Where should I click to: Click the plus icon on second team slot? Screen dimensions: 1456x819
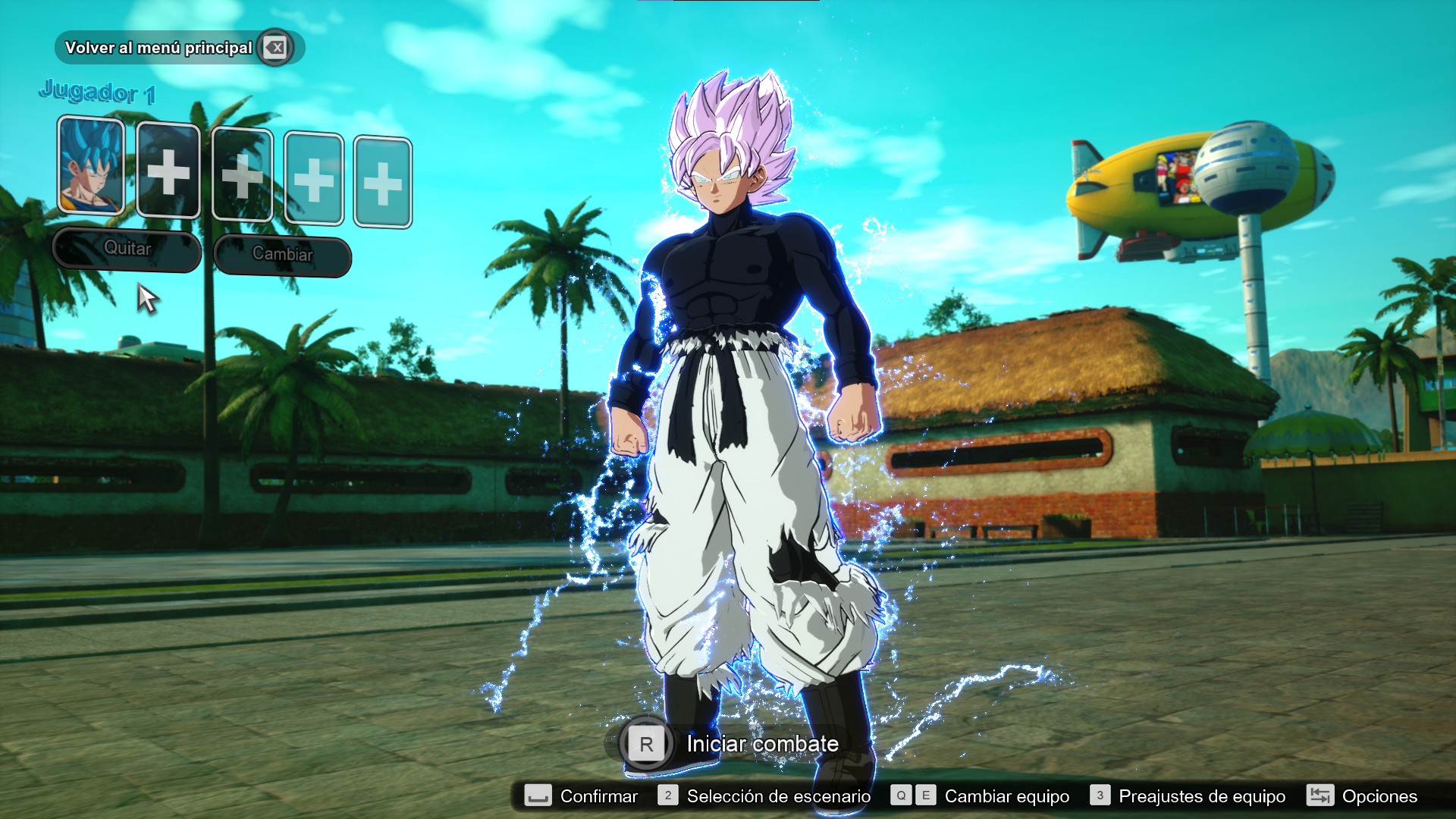point(168,174)
